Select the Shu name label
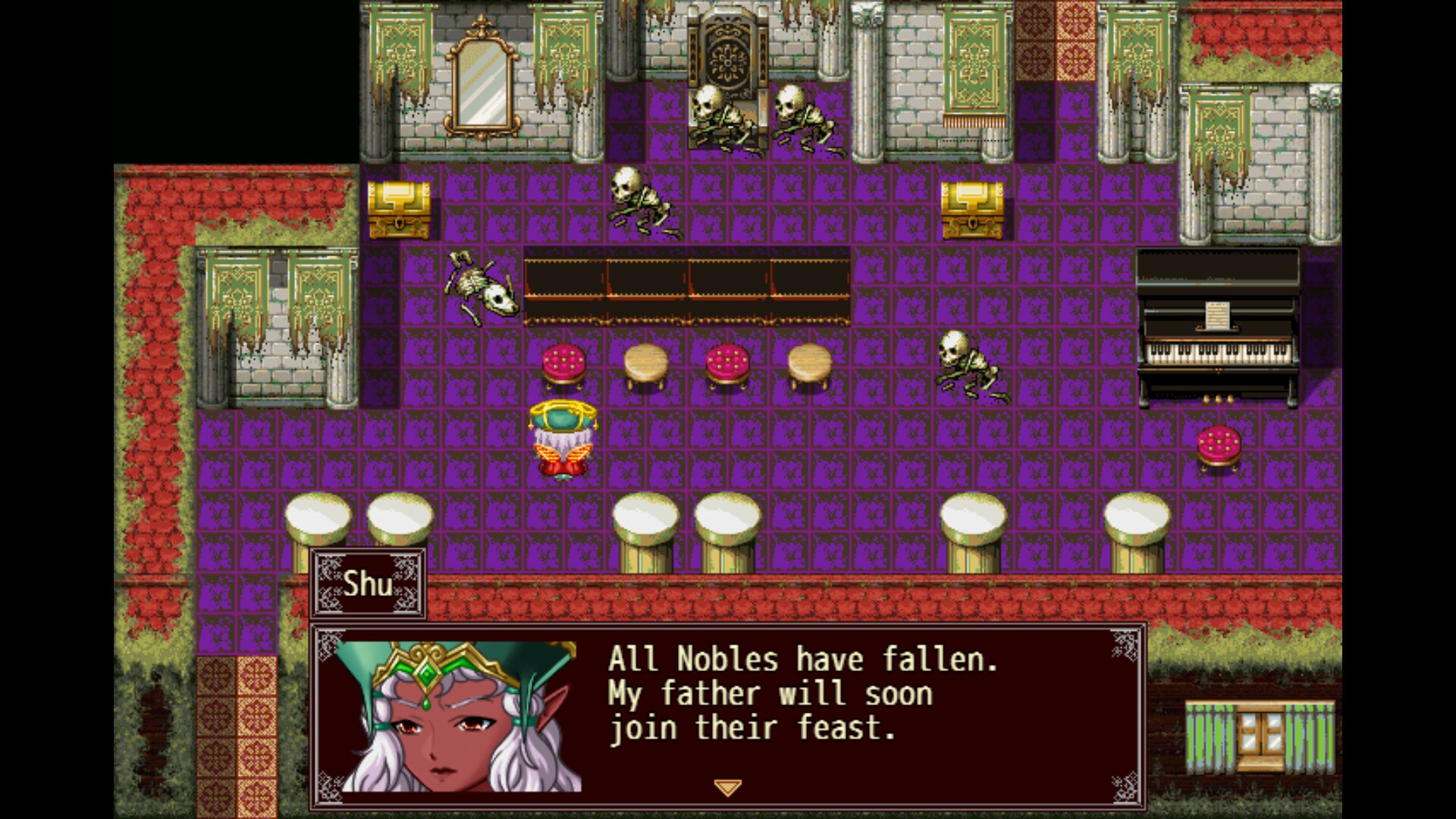This screenshot has width=1456, height=819. point(368,584)
